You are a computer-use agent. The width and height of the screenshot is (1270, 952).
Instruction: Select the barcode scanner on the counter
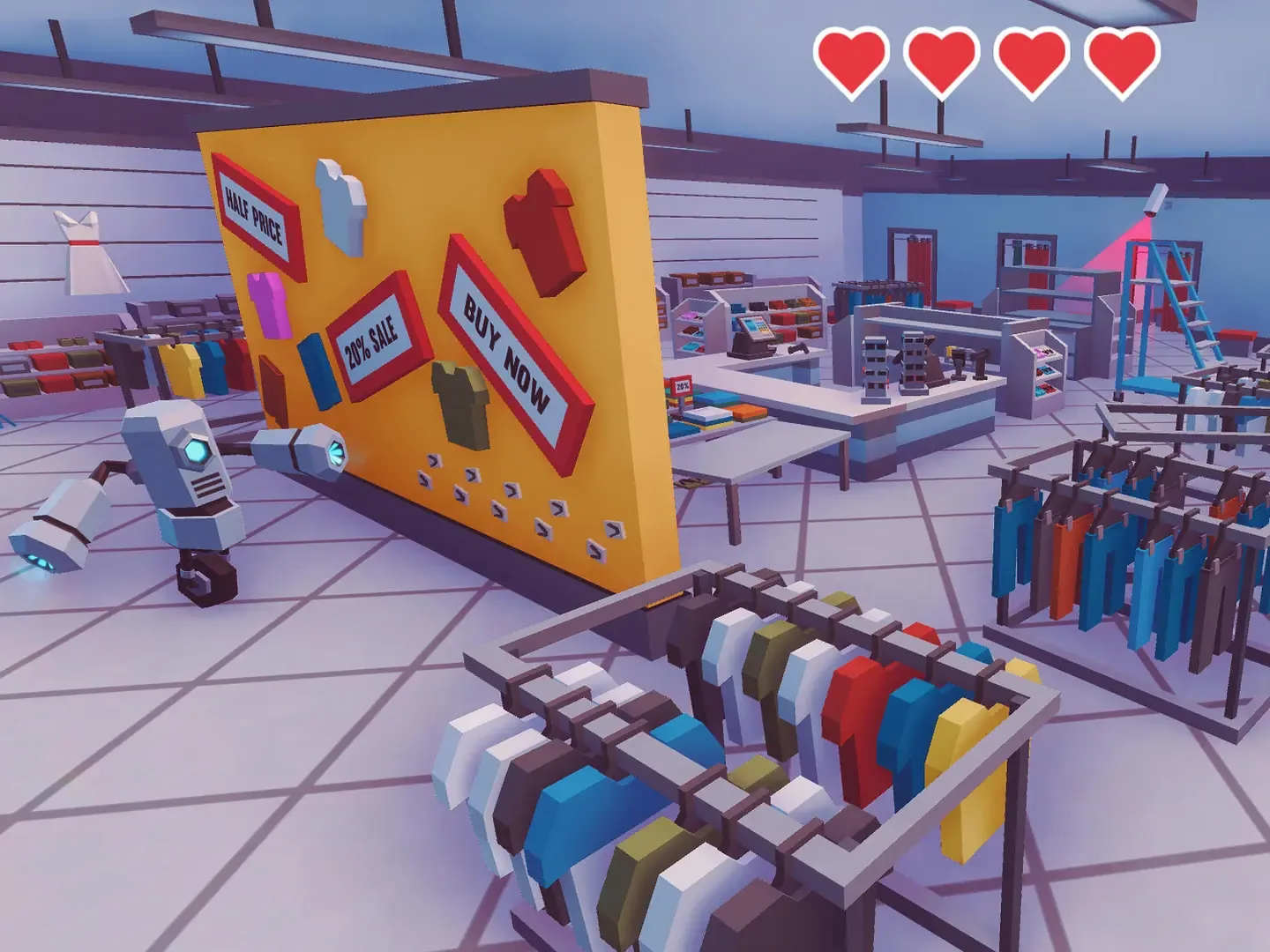(x=796, y=349)
